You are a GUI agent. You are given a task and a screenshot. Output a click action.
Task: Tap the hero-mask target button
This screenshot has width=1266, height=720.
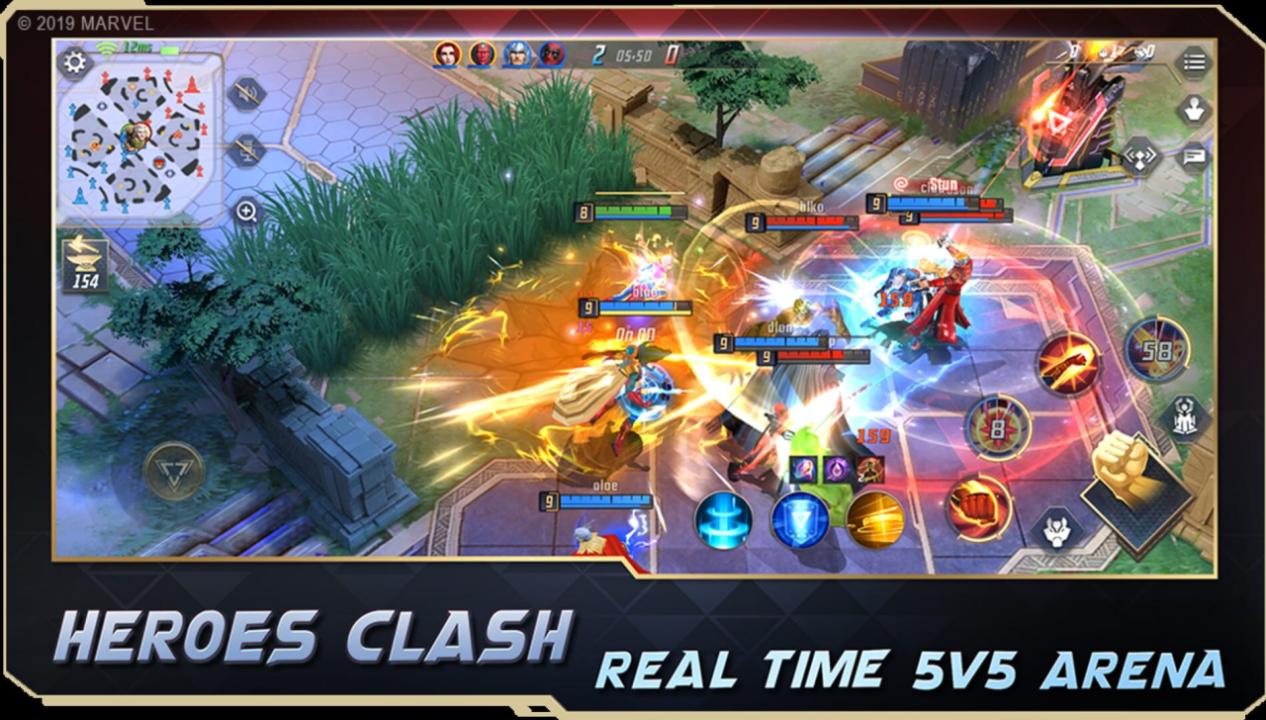1058,527
